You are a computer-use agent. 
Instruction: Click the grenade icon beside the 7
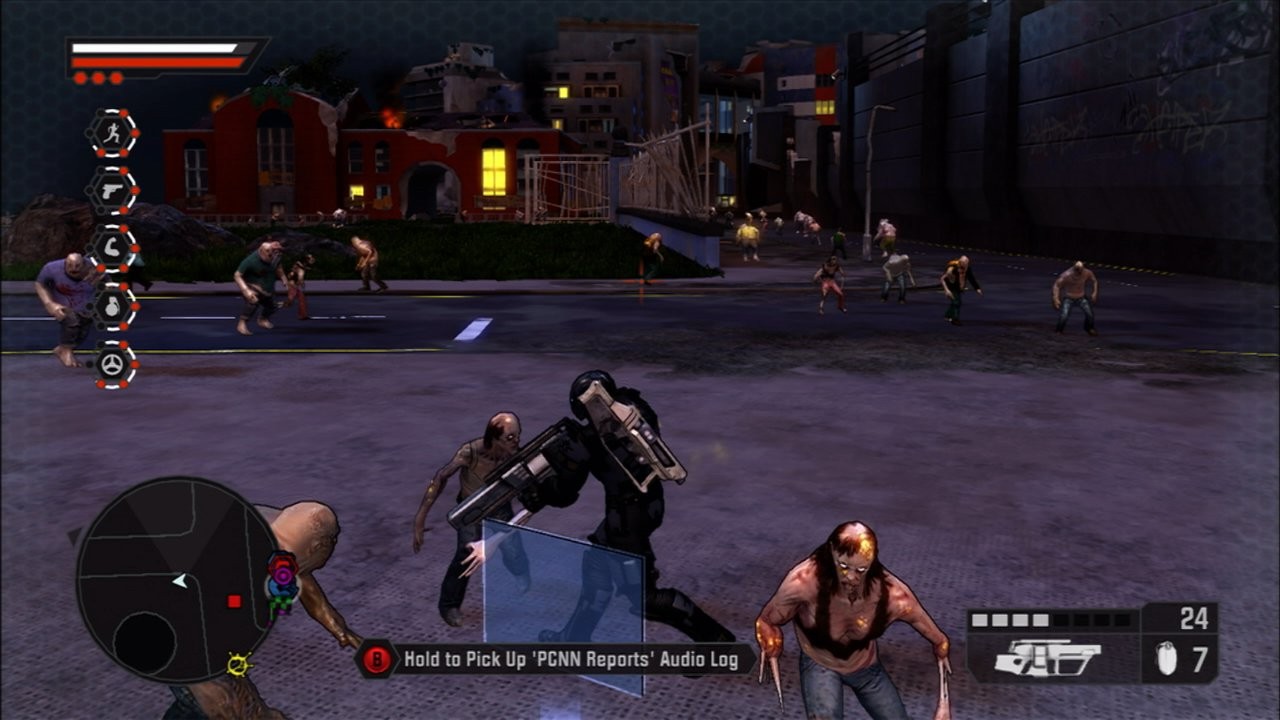(1166, 660)
